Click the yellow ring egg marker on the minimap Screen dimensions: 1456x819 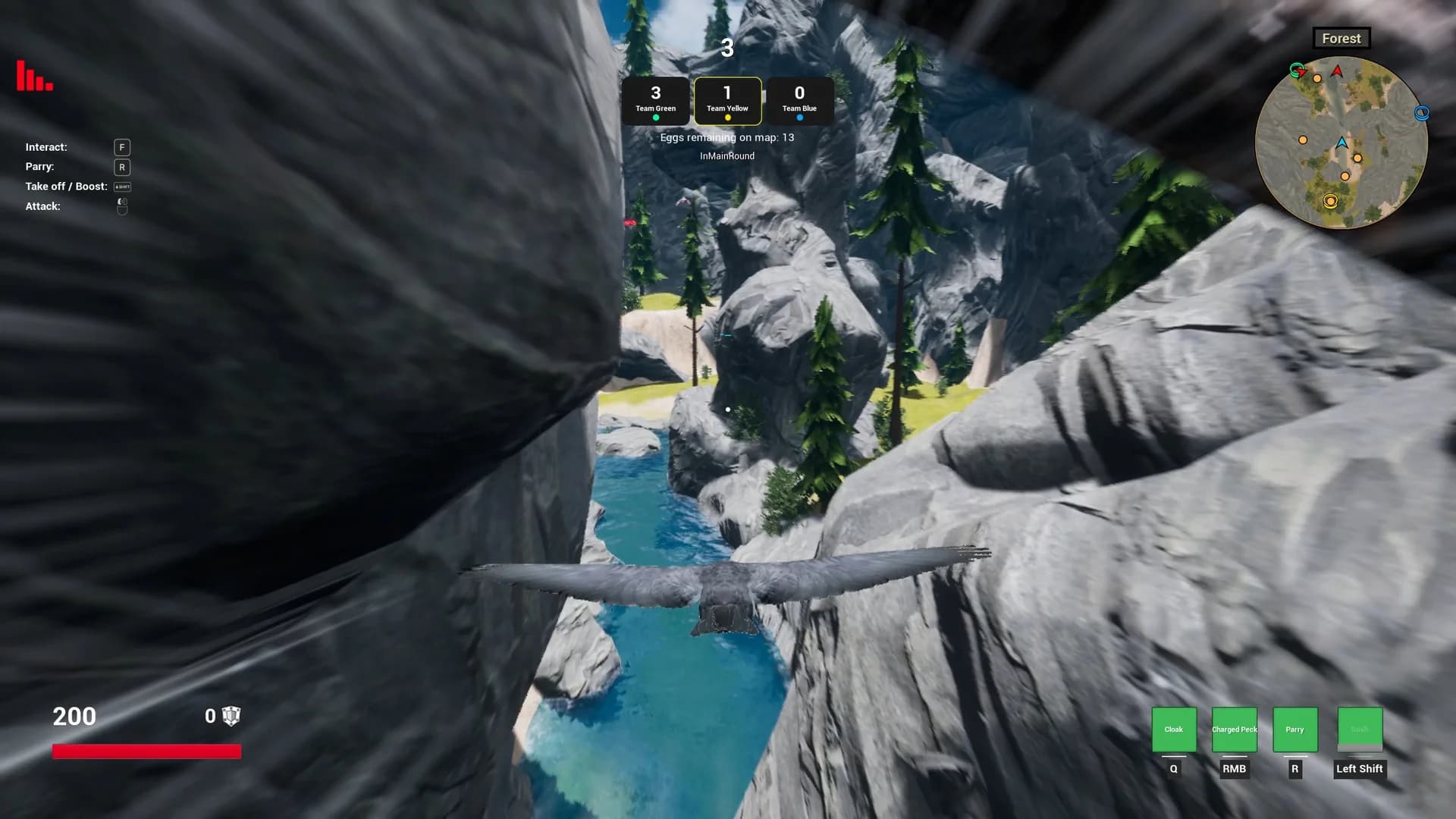point(1330,200)
